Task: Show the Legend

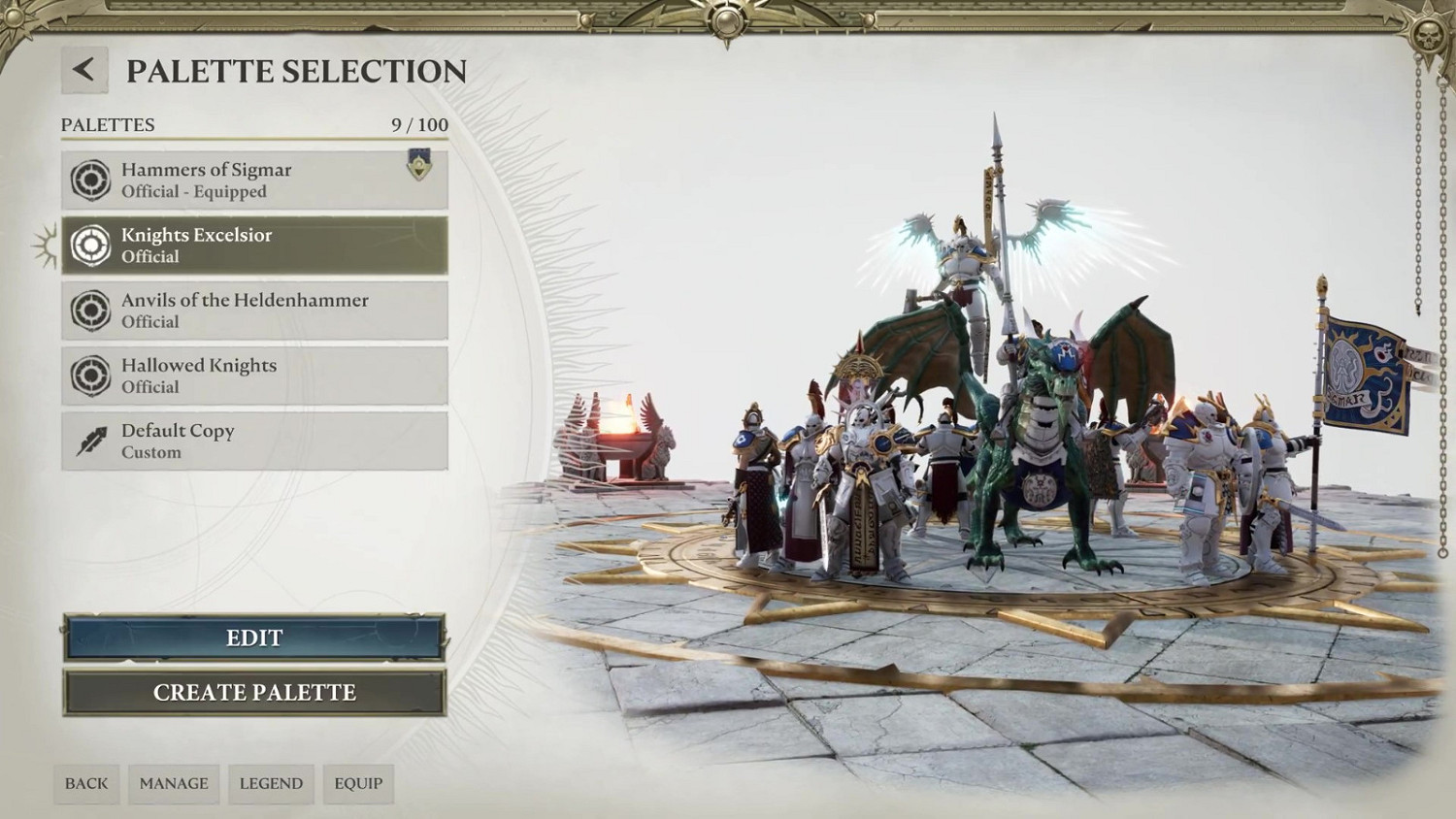Action: pos(271,783)
